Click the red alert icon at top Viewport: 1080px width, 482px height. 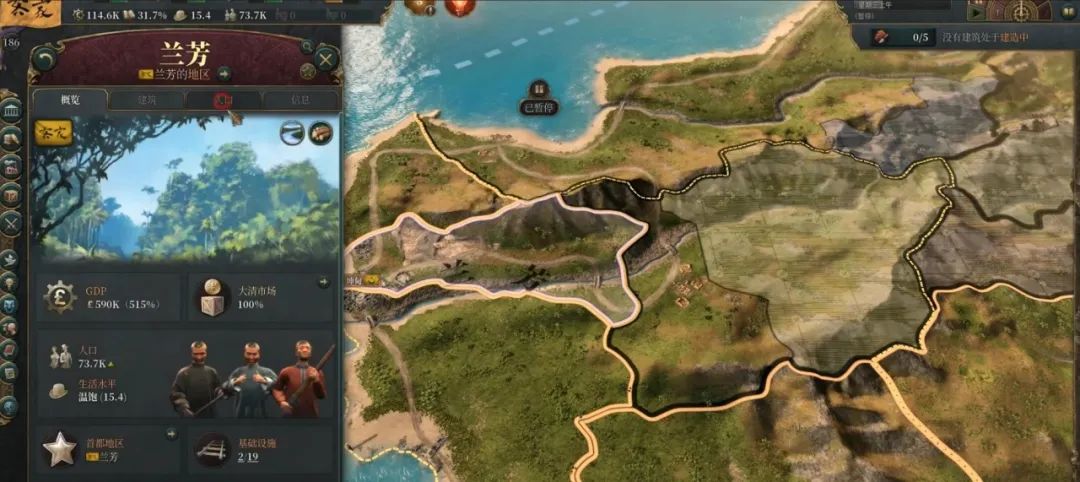460,7
